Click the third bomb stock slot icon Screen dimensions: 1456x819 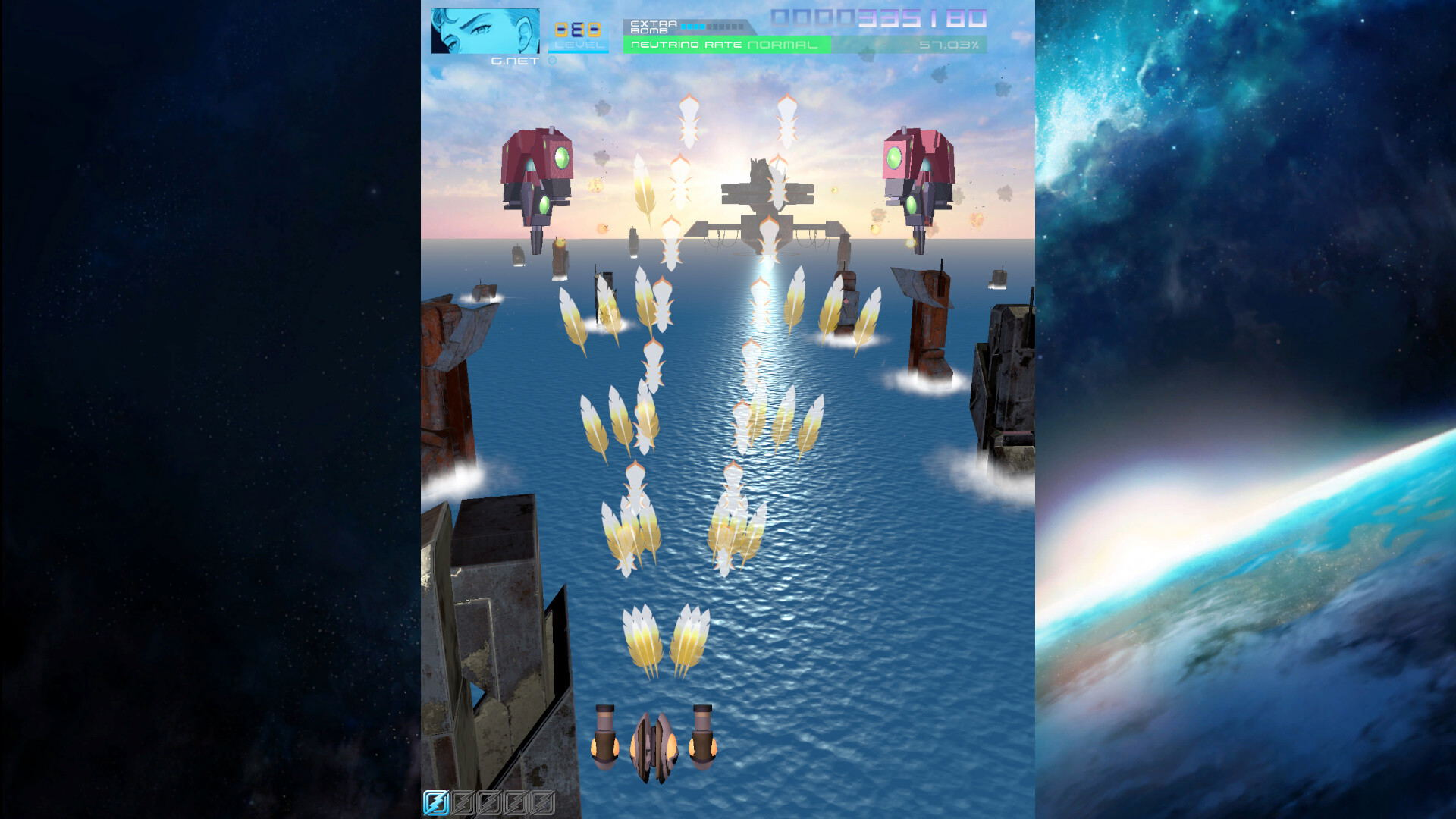491,802
